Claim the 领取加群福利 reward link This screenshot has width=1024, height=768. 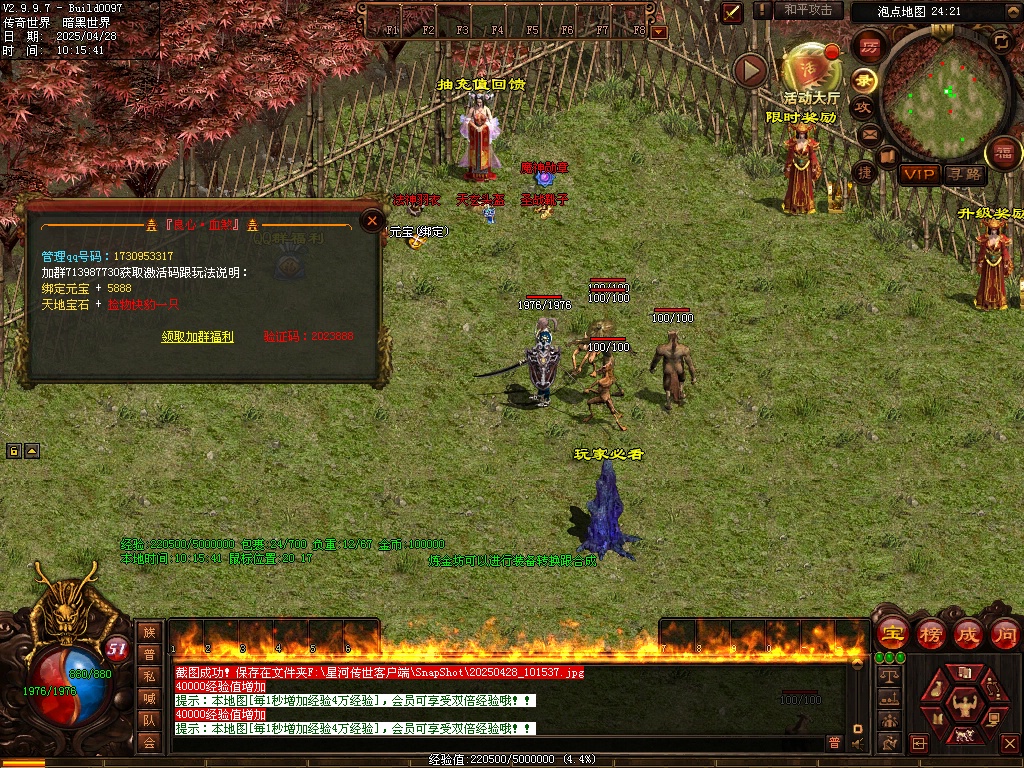point(197,337)
